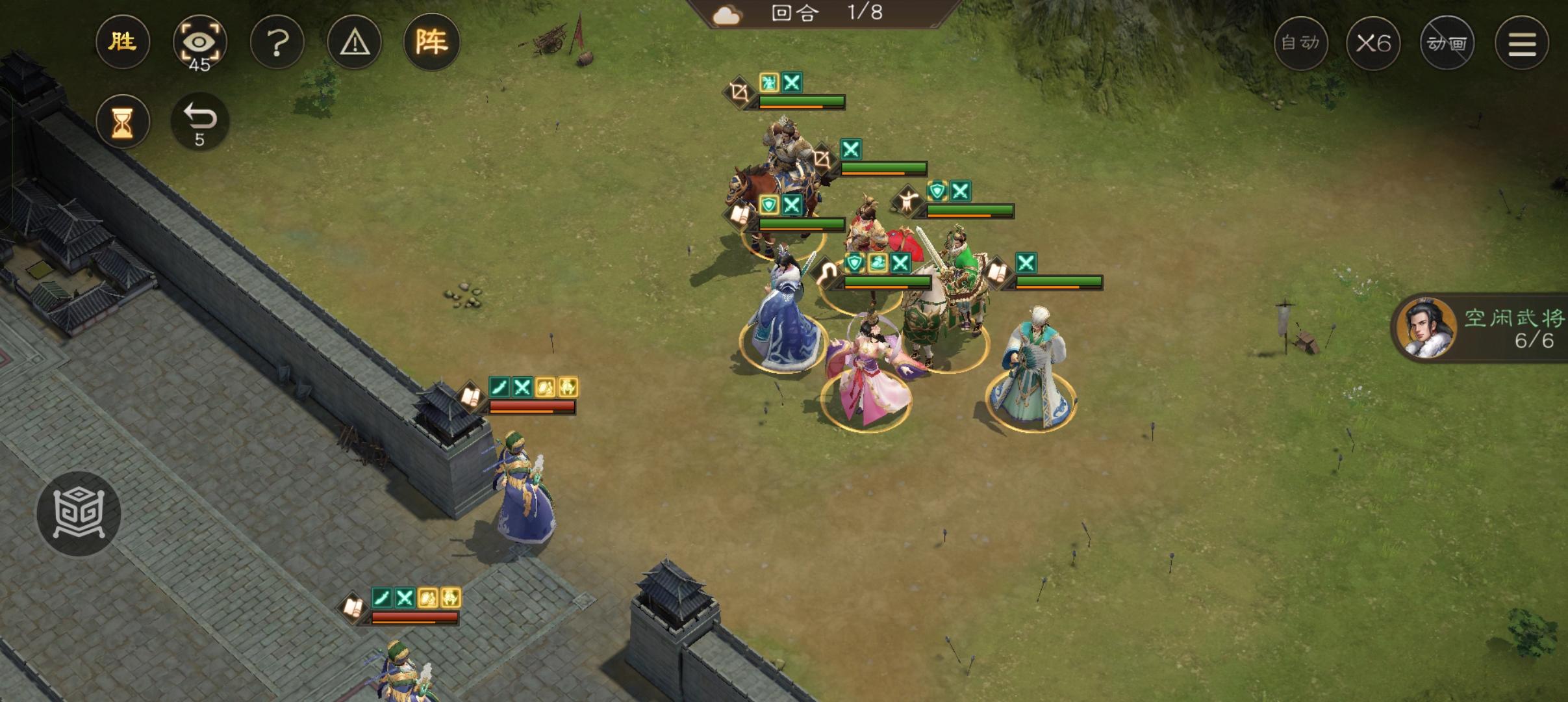Click the warning triangle retreat icon

tap(355, 42)
